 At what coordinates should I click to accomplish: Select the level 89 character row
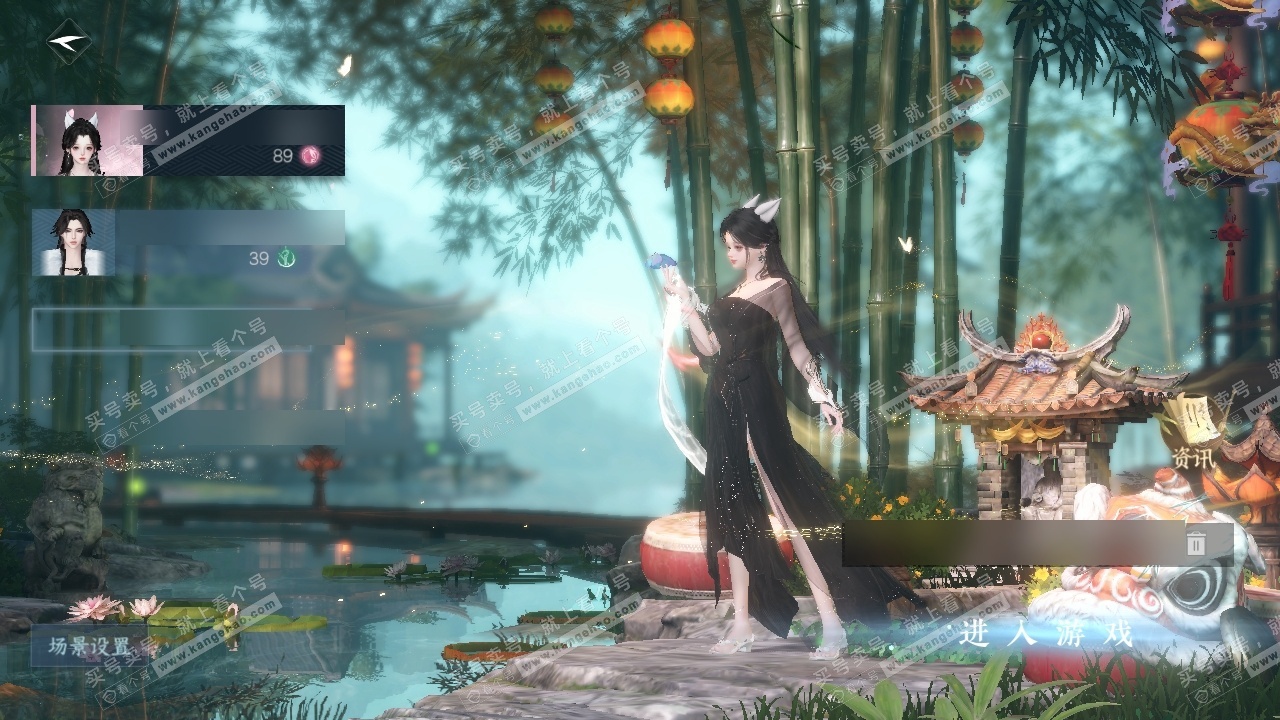pos(188,140)
